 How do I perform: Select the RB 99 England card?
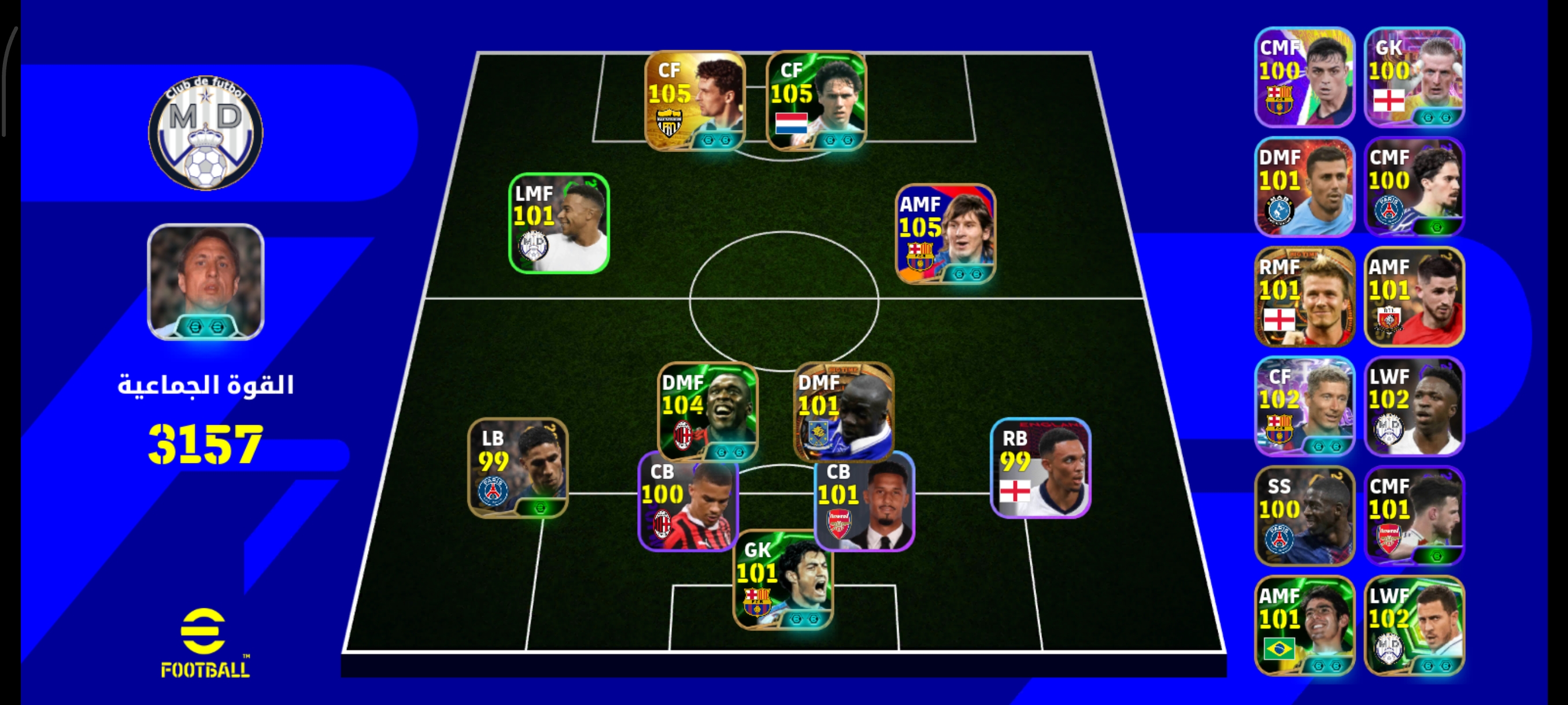pyautogui.click(x=1040, y=467)
